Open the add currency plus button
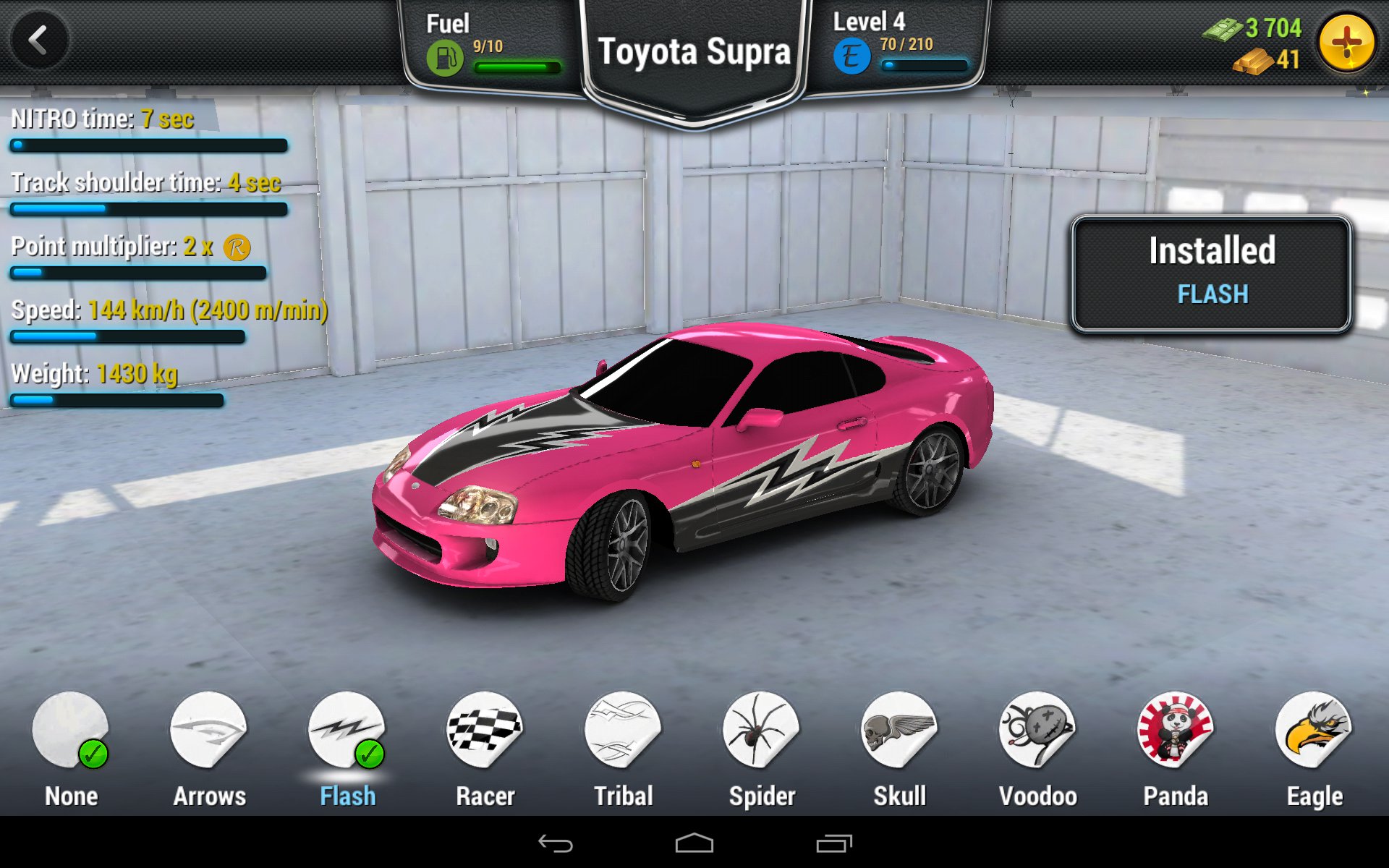Viewport: 1389px width, 868px height. (x=1346, y=42)
